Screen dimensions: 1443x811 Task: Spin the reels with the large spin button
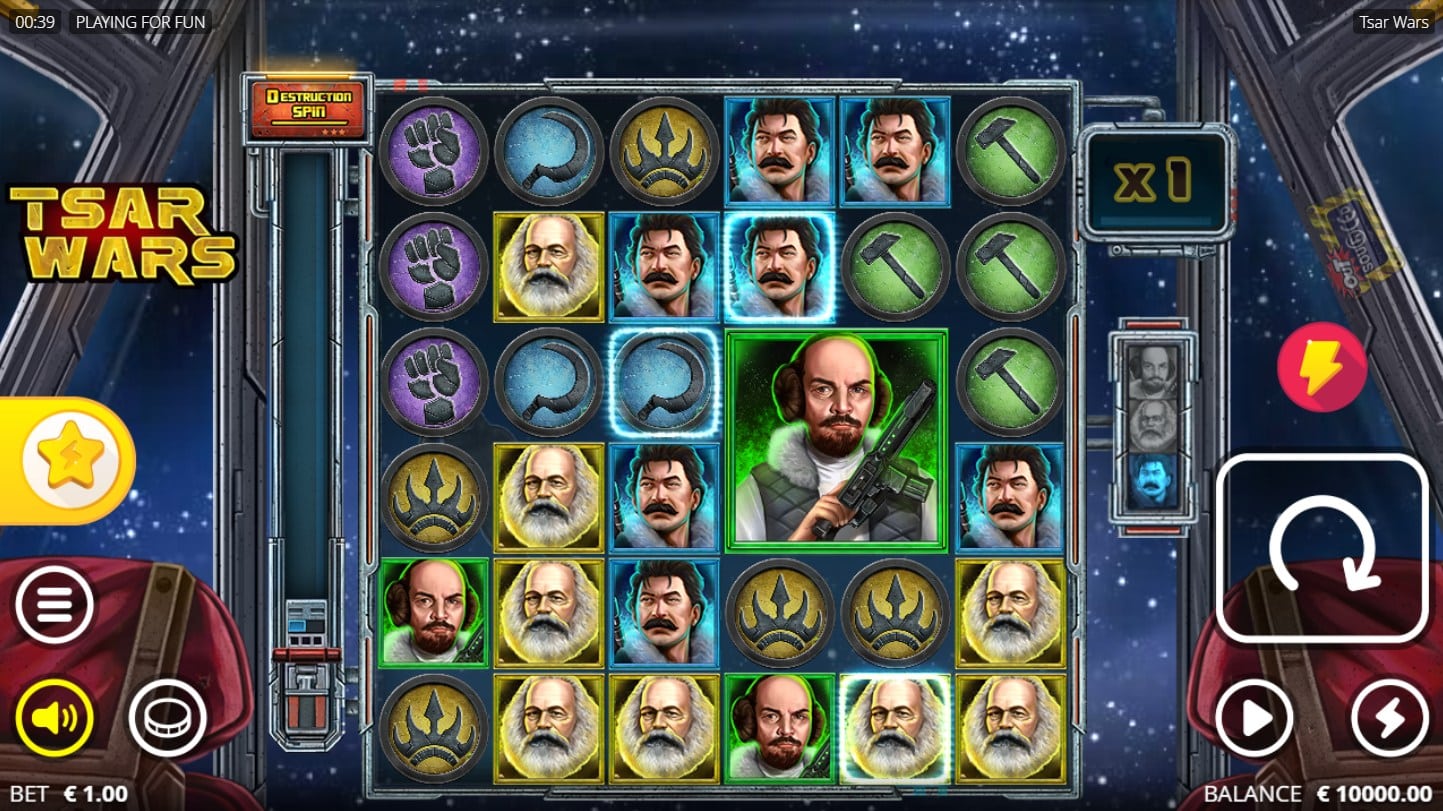1322,549
